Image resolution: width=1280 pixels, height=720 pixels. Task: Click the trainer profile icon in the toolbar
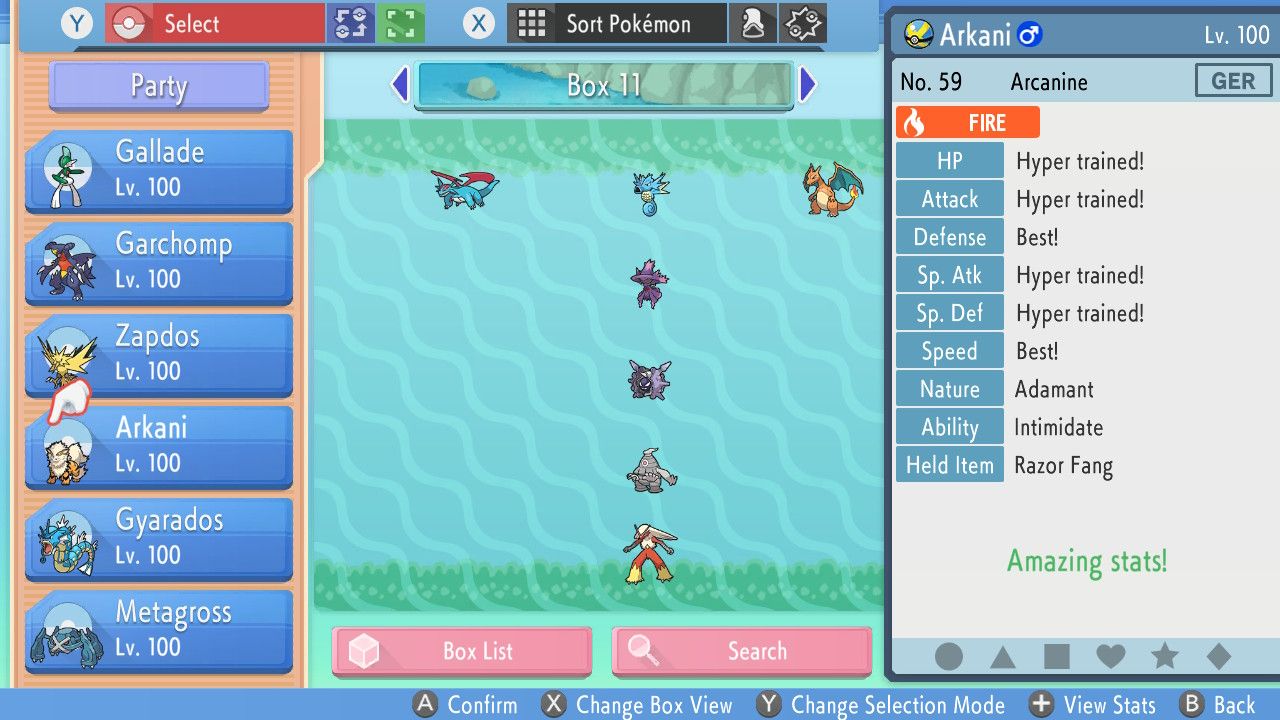click(x=753, y=24)
